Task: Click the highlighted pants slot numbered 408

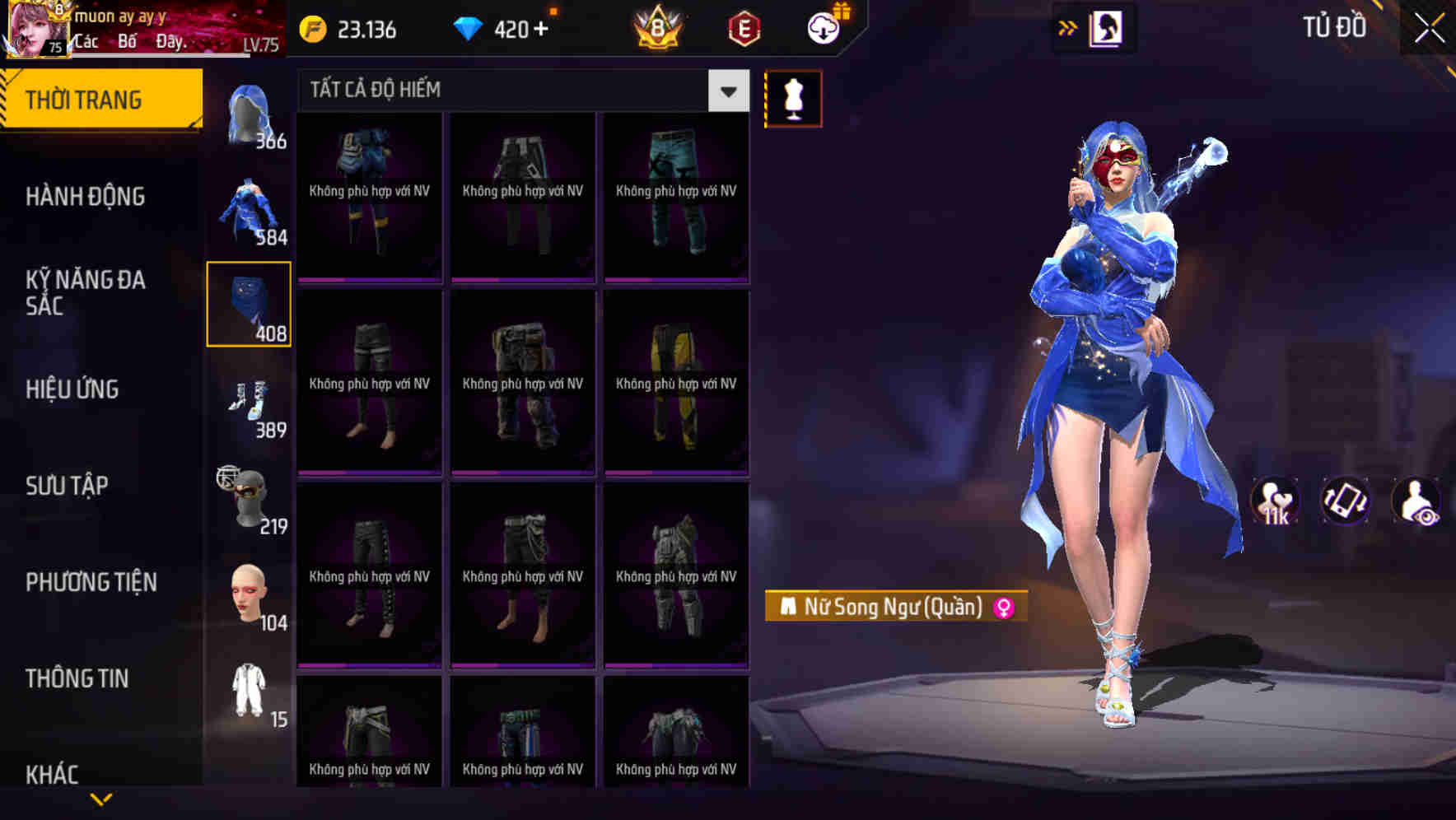Action: point(249,305)
